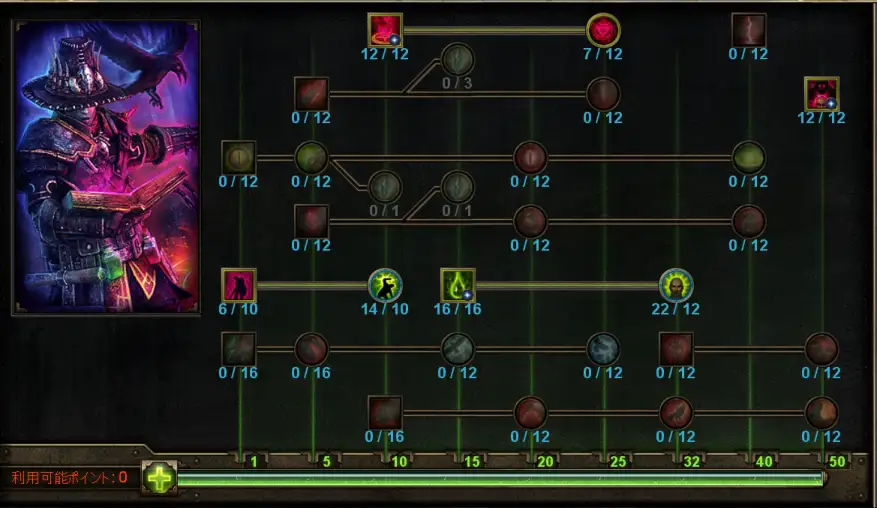
Task: Choose the green face skill at 22 / 12
Action: (676, 286)
